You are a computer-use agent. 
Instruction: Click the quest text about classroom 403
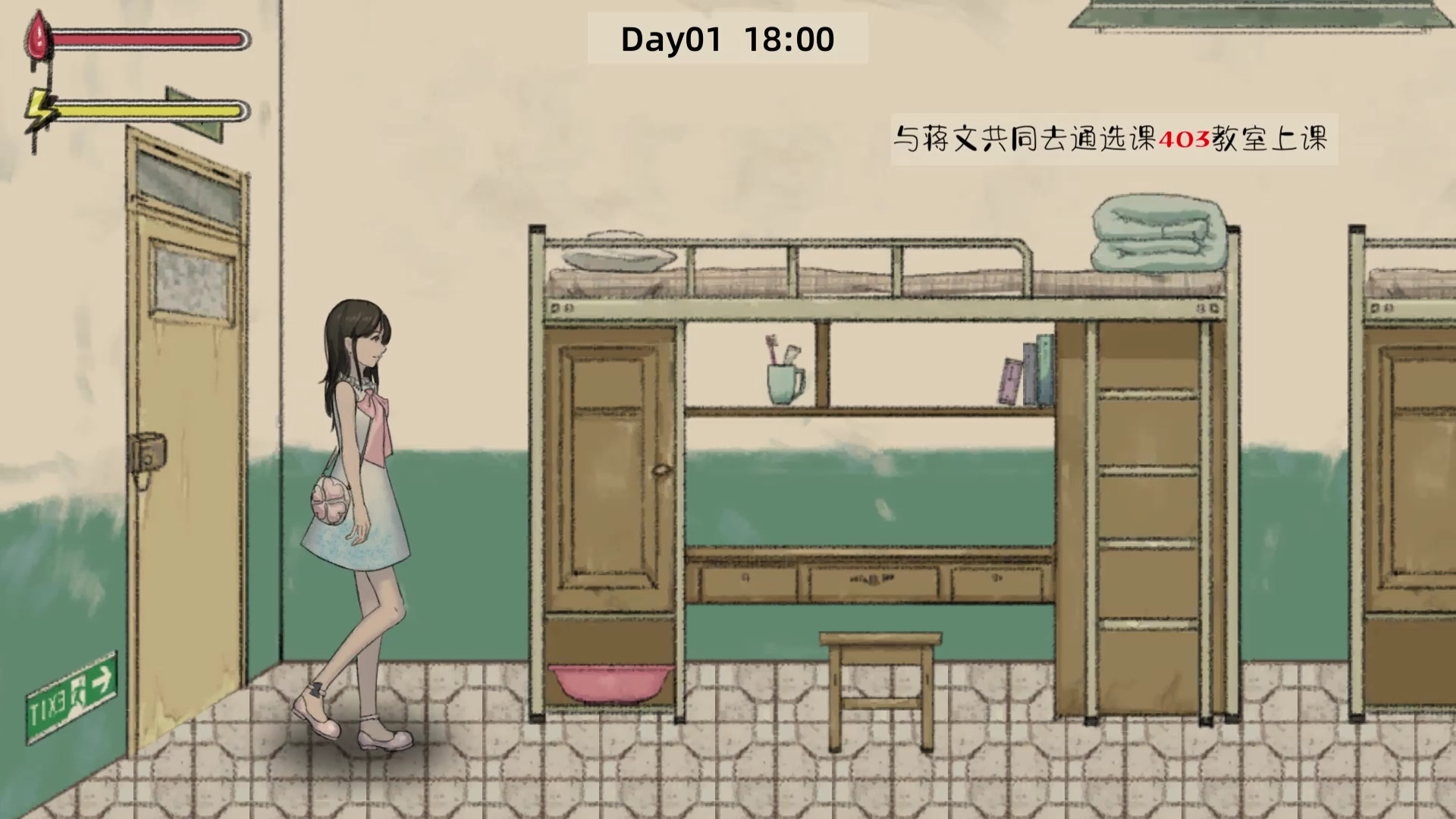1115,140
